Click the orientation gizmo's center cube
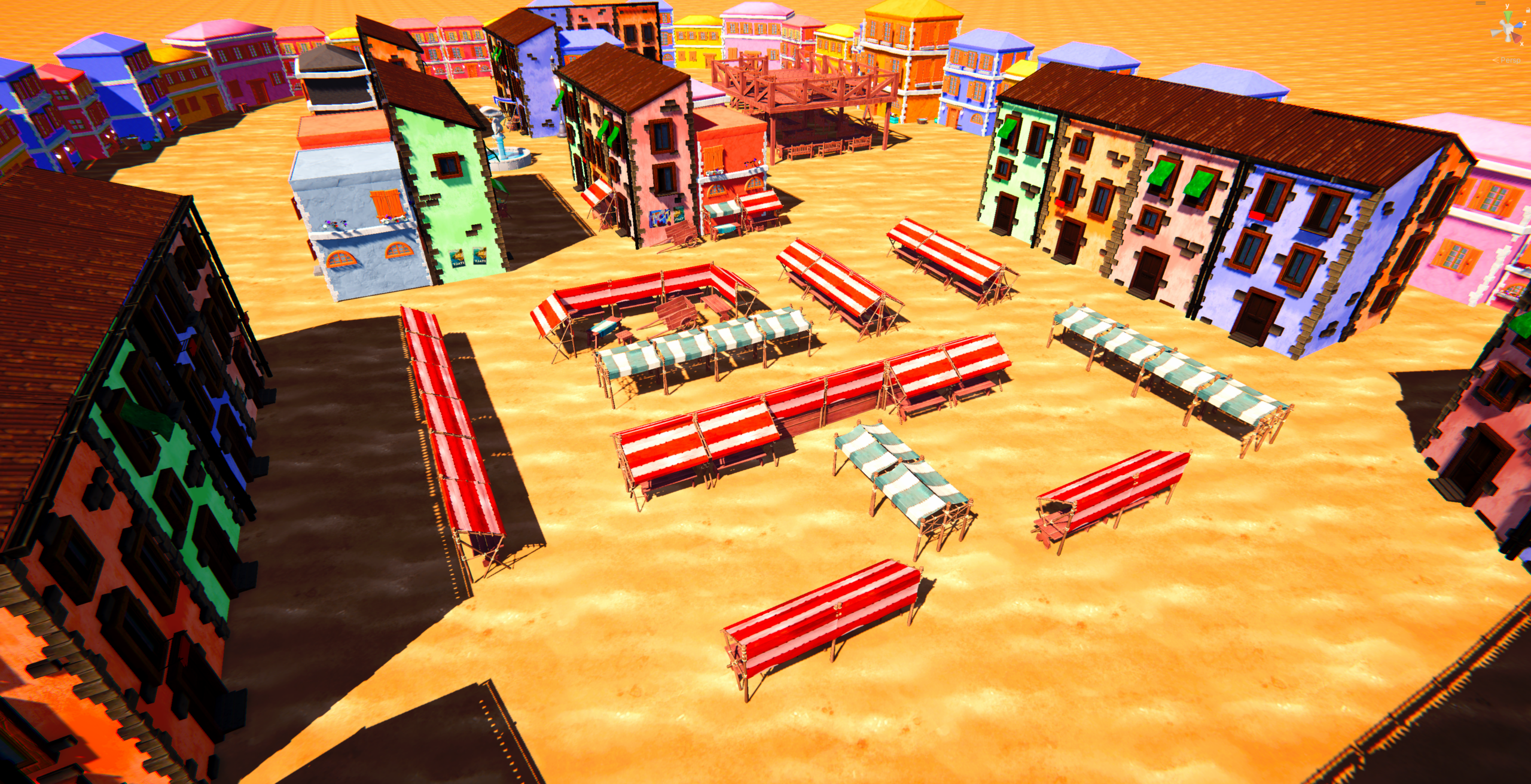Image resolution: width=1531 pixels, height=784 pixels. [1507, 29]
